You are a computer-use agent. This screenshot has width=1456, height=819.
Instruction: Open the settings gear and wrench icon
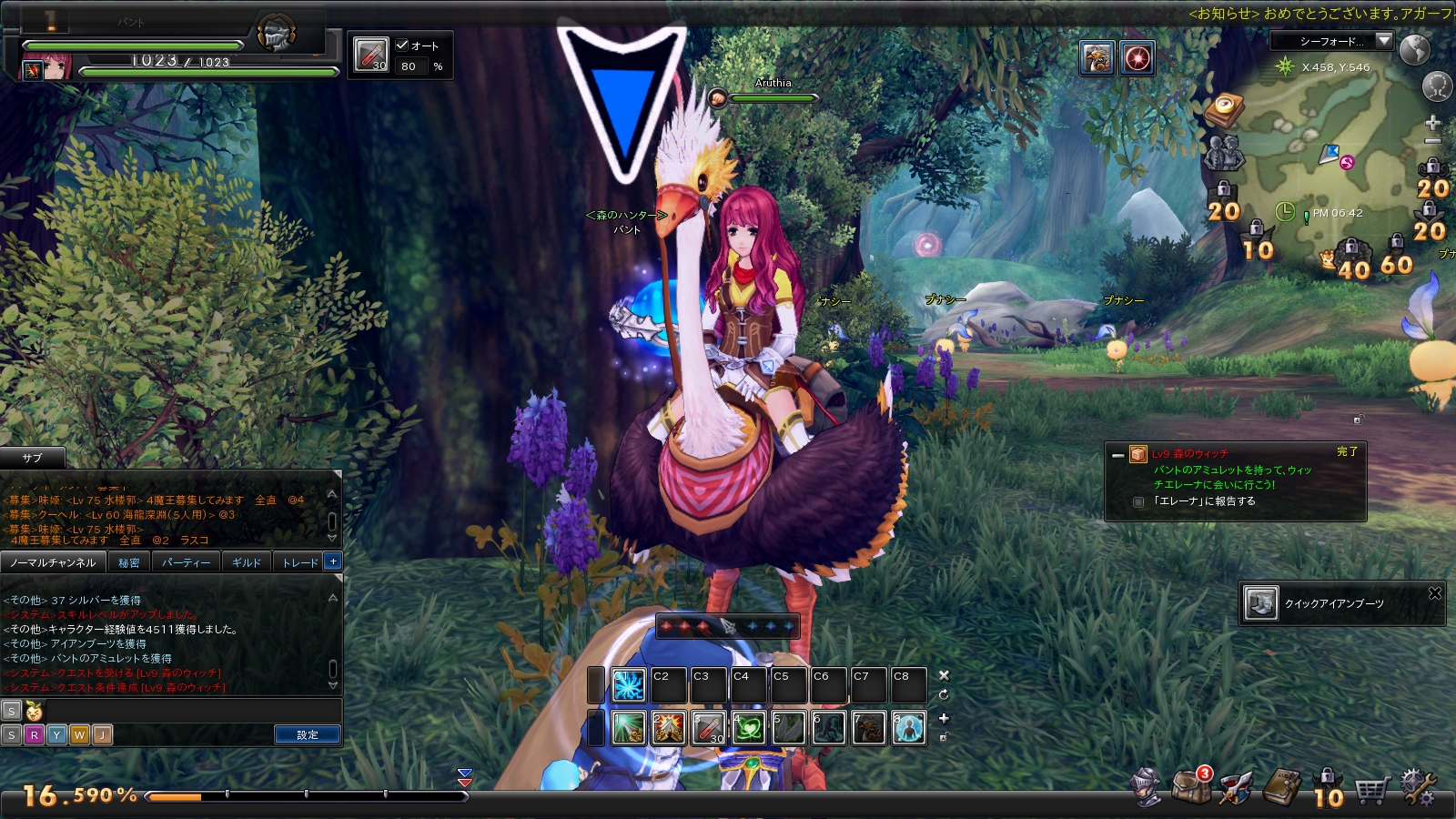[x=1418, y=787]
